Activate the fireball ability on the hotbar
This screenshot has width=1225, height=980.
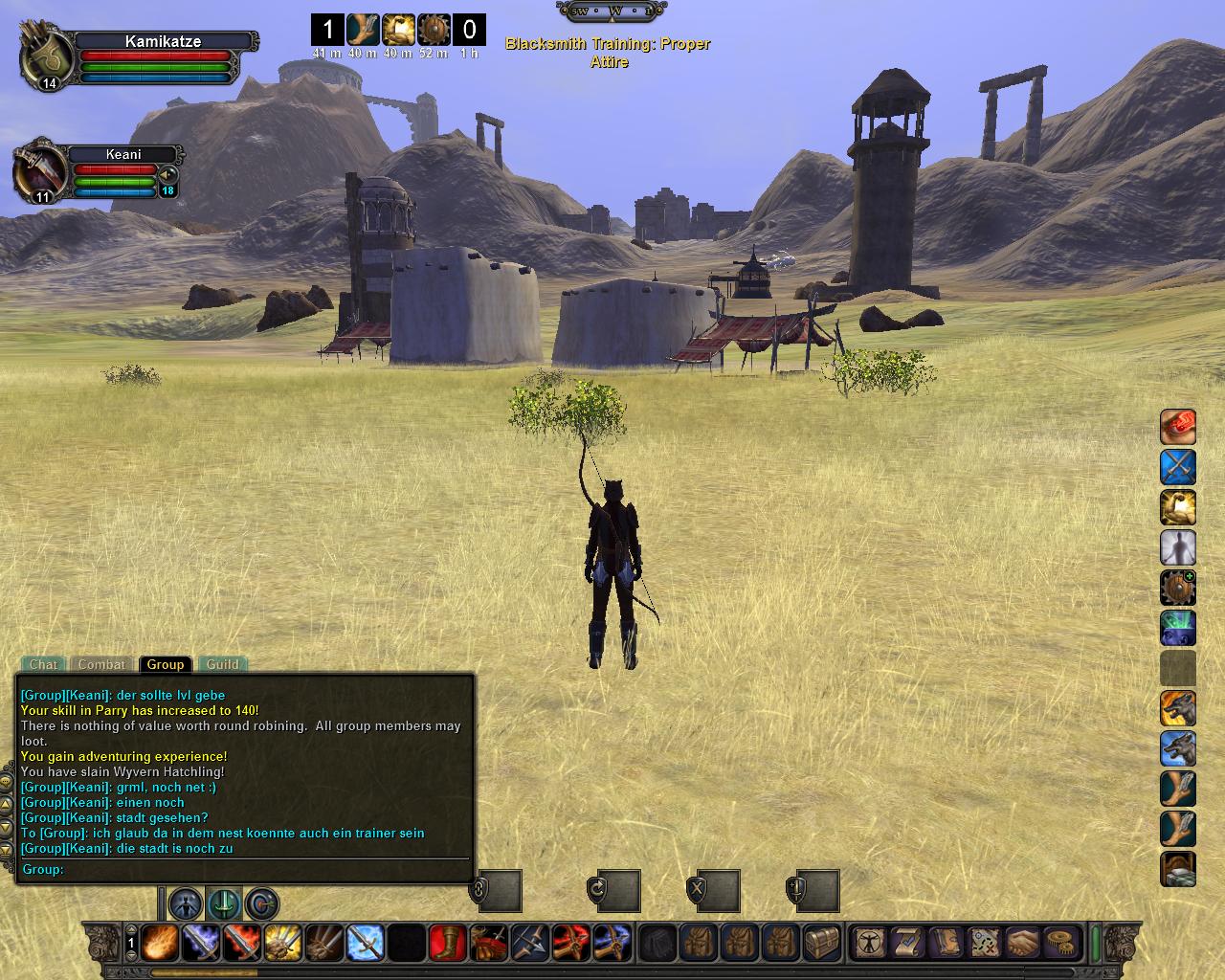point(159,943)
